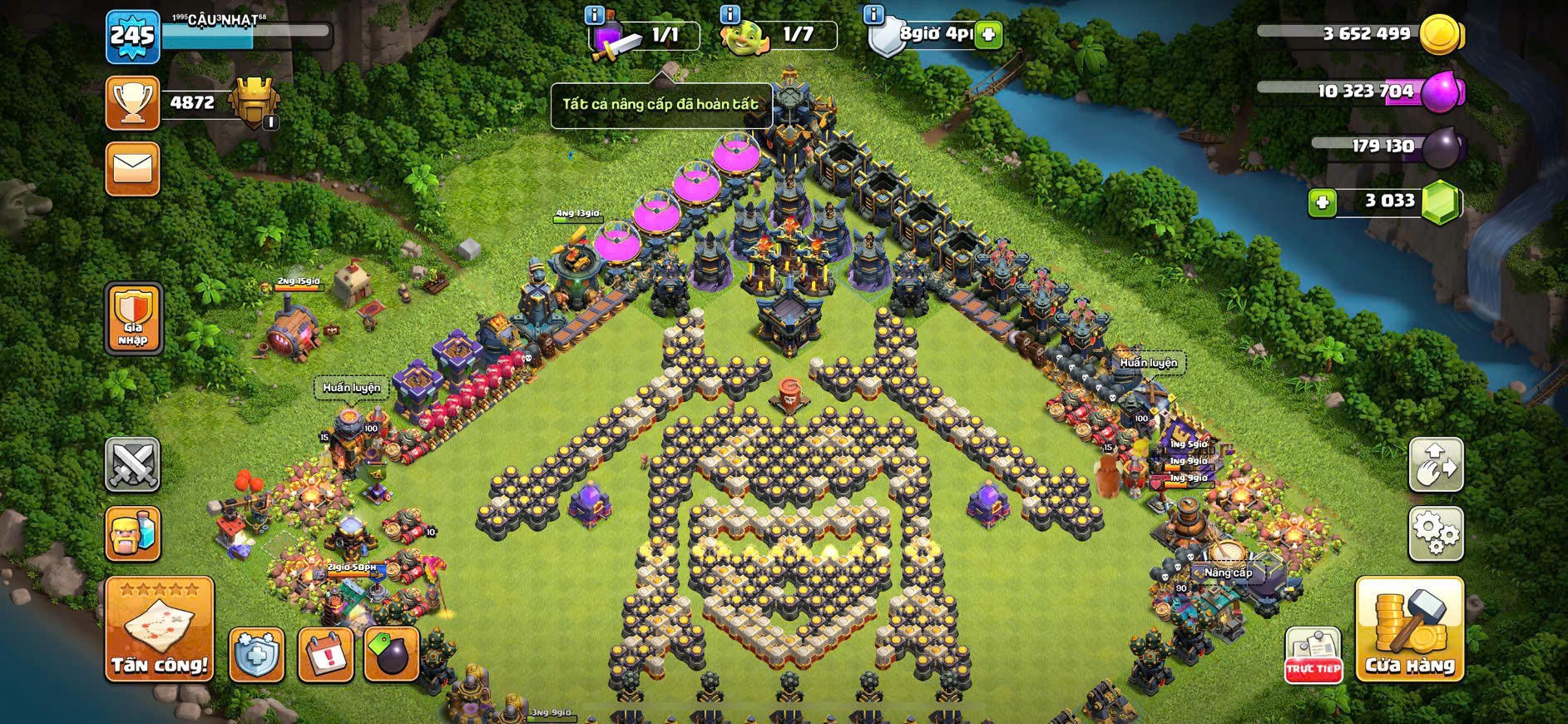Screen dimensions: 1568x724
Task: Show builder info above the goblin icon
Action: click(x=730, y=14)
